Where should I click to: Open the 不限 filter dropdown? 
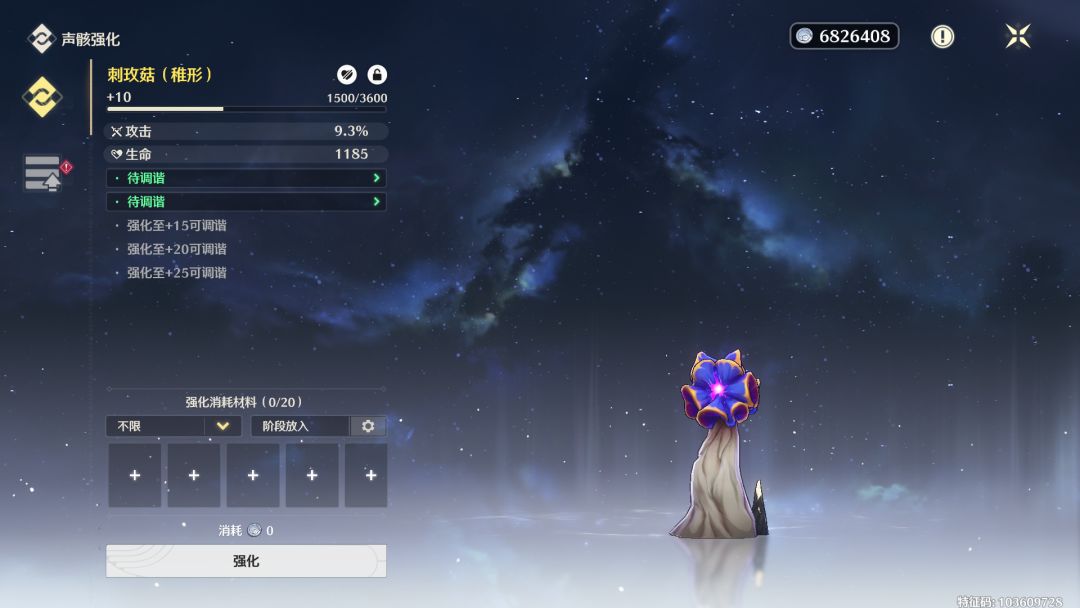(173, 426)
